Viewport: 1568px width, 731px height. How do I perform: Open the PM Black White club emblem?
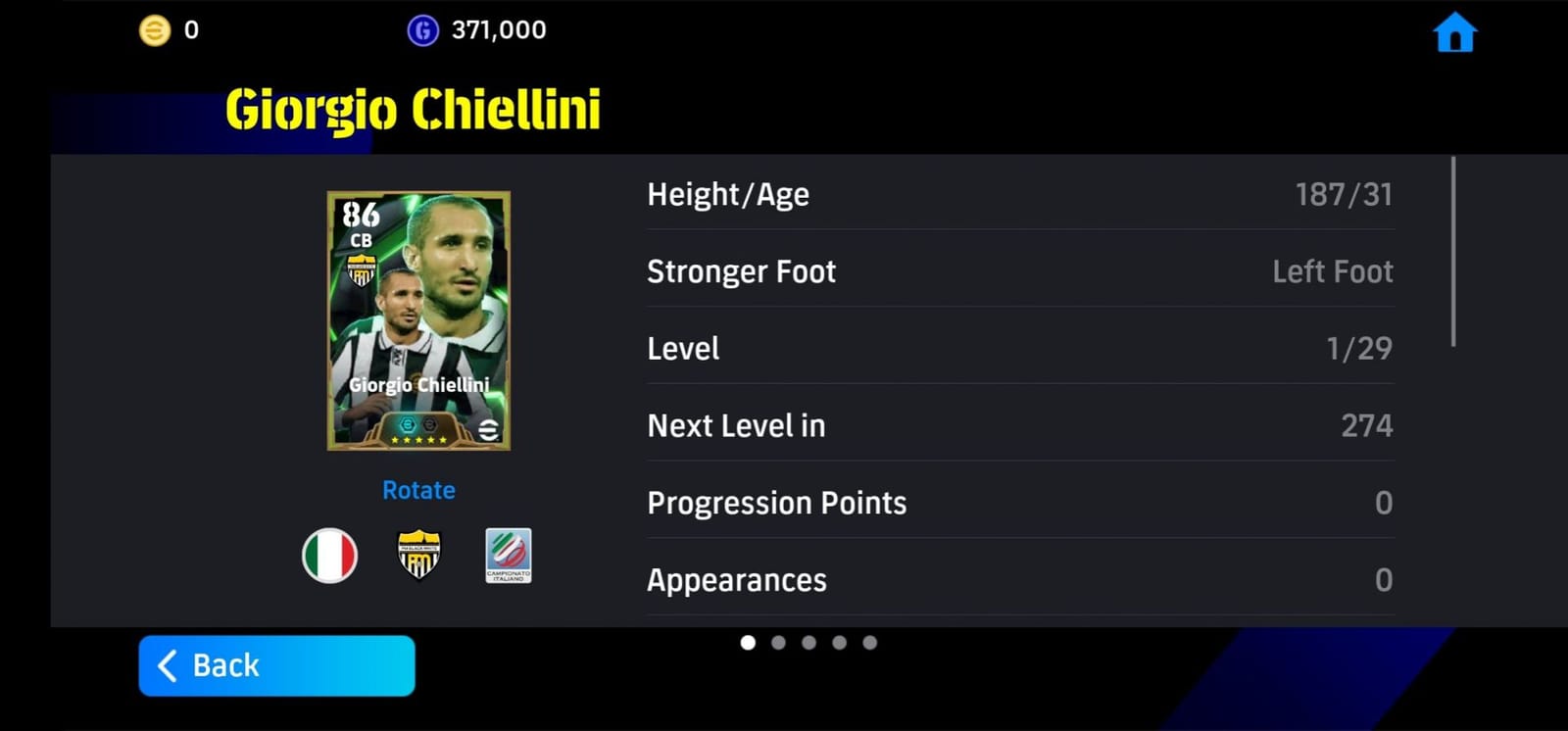(x=419, y=556)
